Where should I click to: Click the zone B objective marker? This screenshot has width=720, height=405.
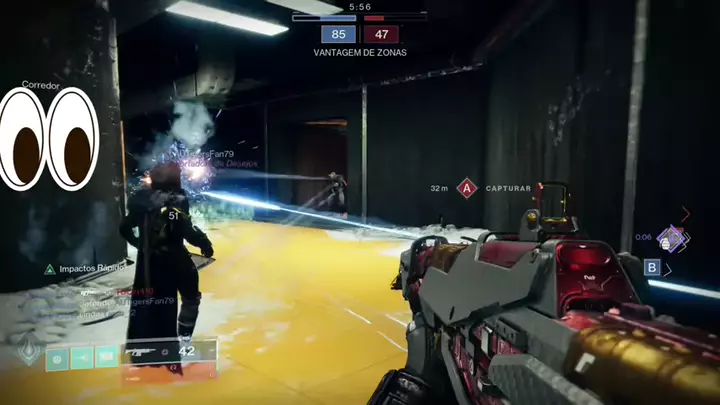coord(652,268)
